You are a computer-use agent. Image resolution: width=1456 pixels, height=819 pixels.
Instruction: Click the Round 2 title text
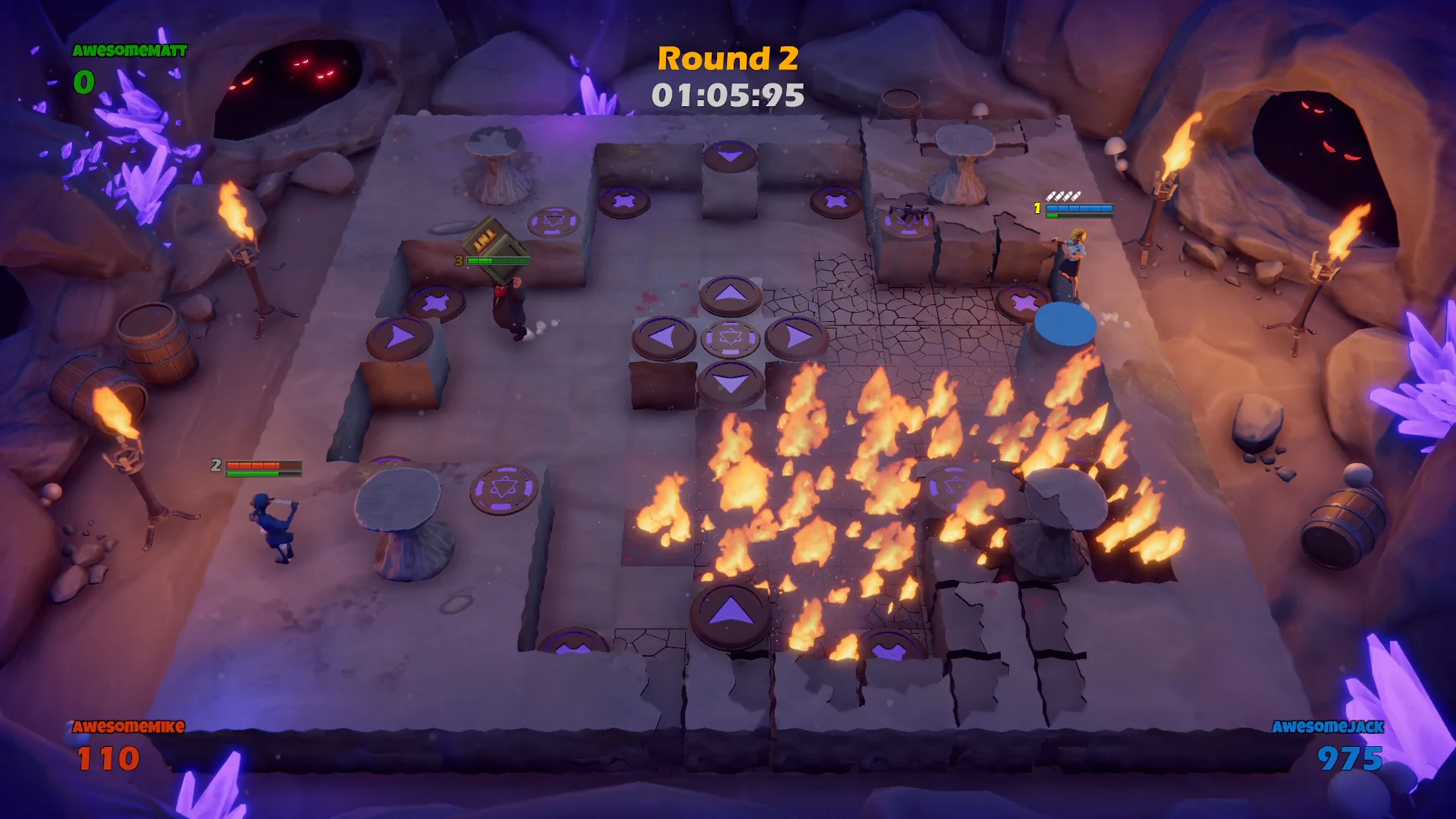coord(730,58)
